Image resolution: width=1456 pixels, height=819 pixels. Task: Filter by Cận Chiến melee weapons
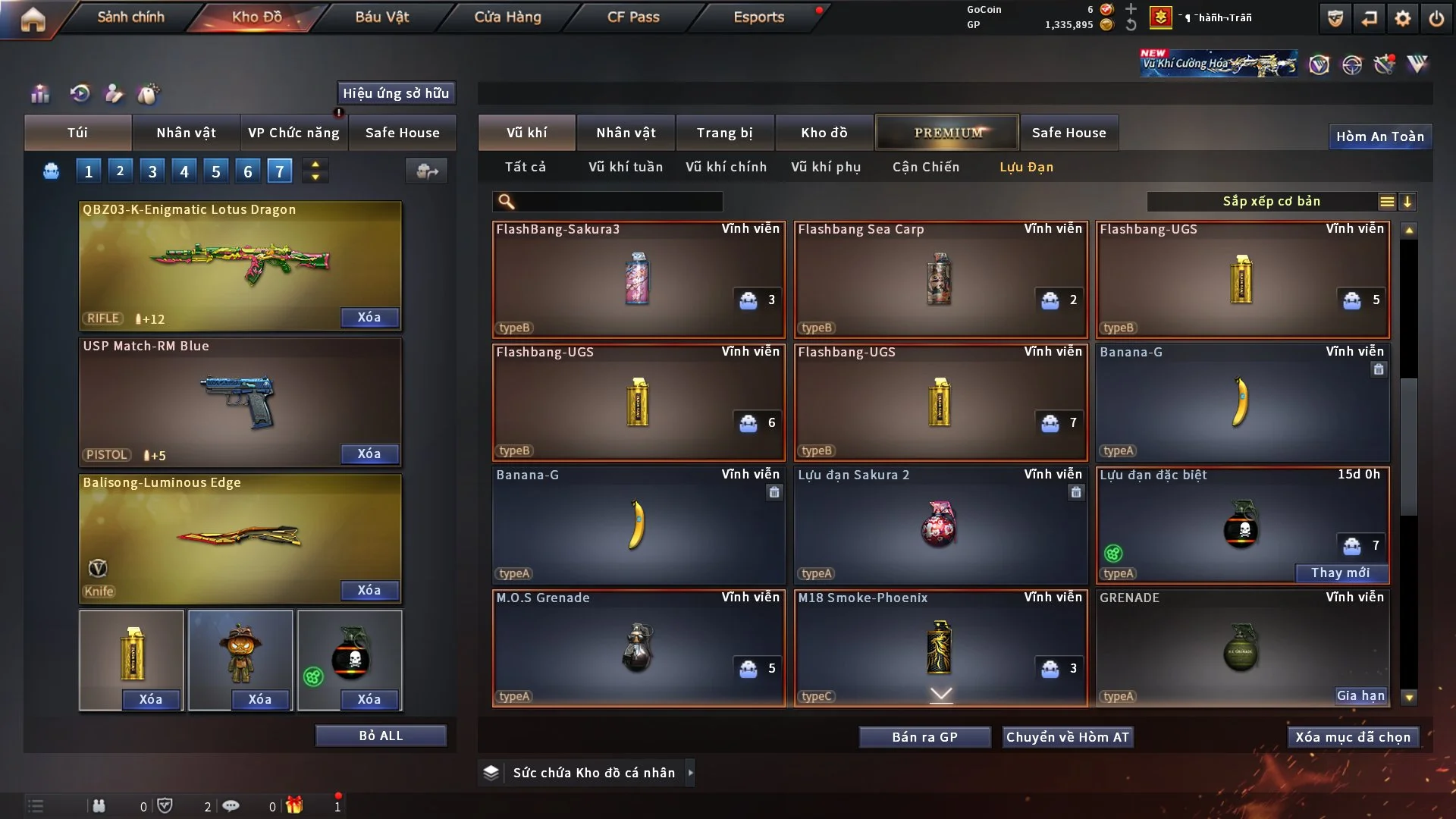point(925,167)
